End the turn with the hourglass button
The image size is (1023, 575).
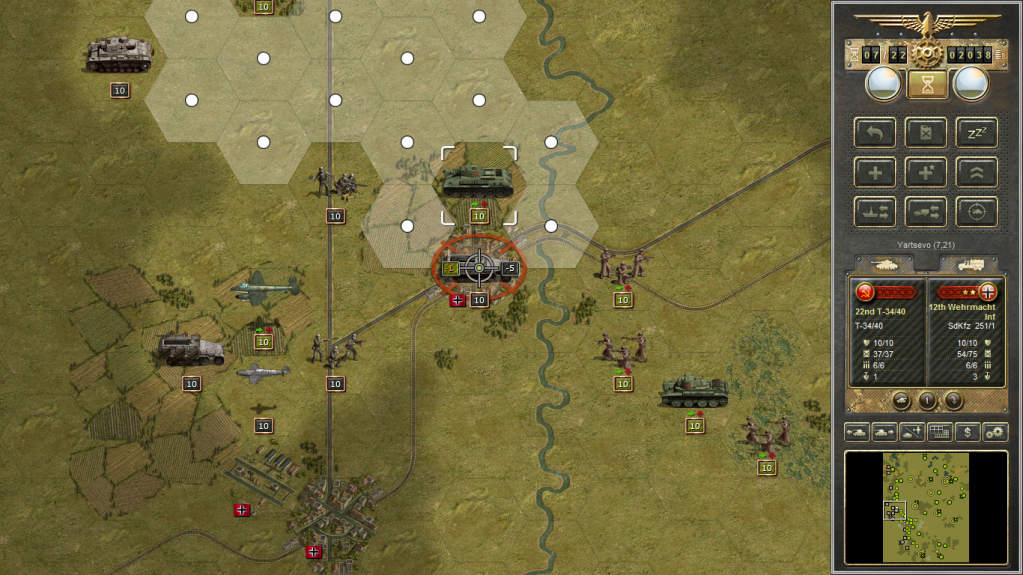927,84
